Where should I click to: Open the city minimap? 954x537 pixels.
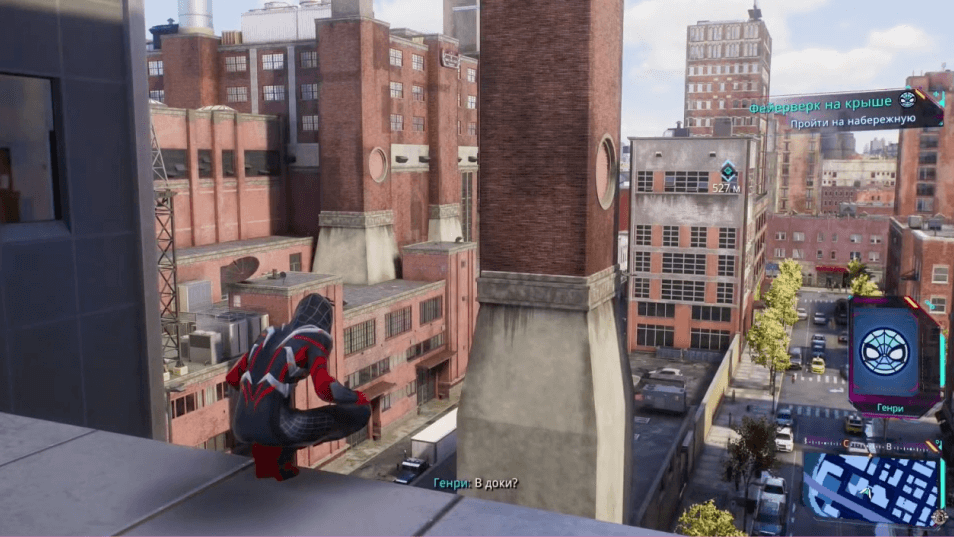click(870, 489)
